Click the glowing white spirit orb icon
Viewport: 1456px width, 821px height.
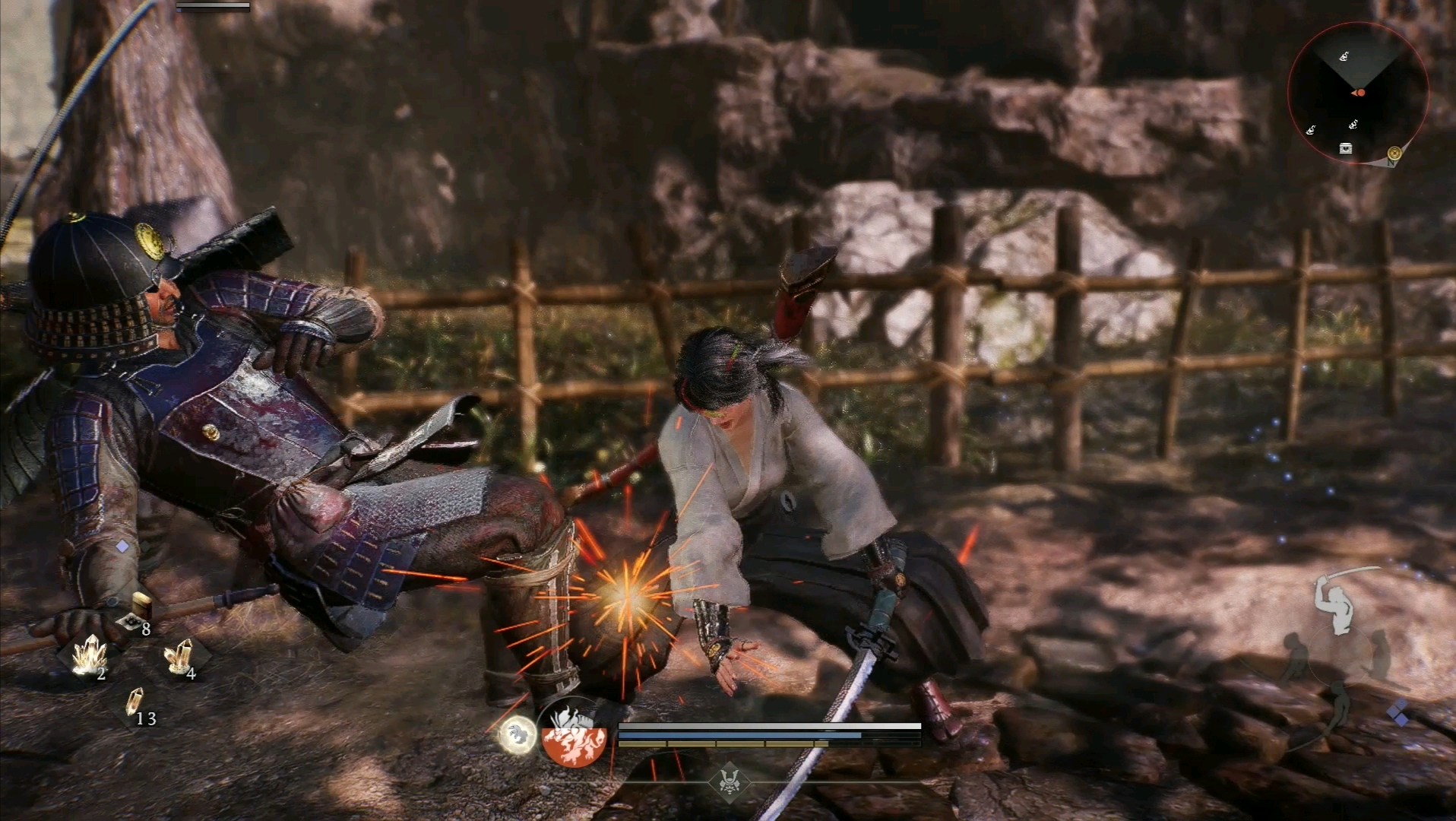(x=518, y=735)
